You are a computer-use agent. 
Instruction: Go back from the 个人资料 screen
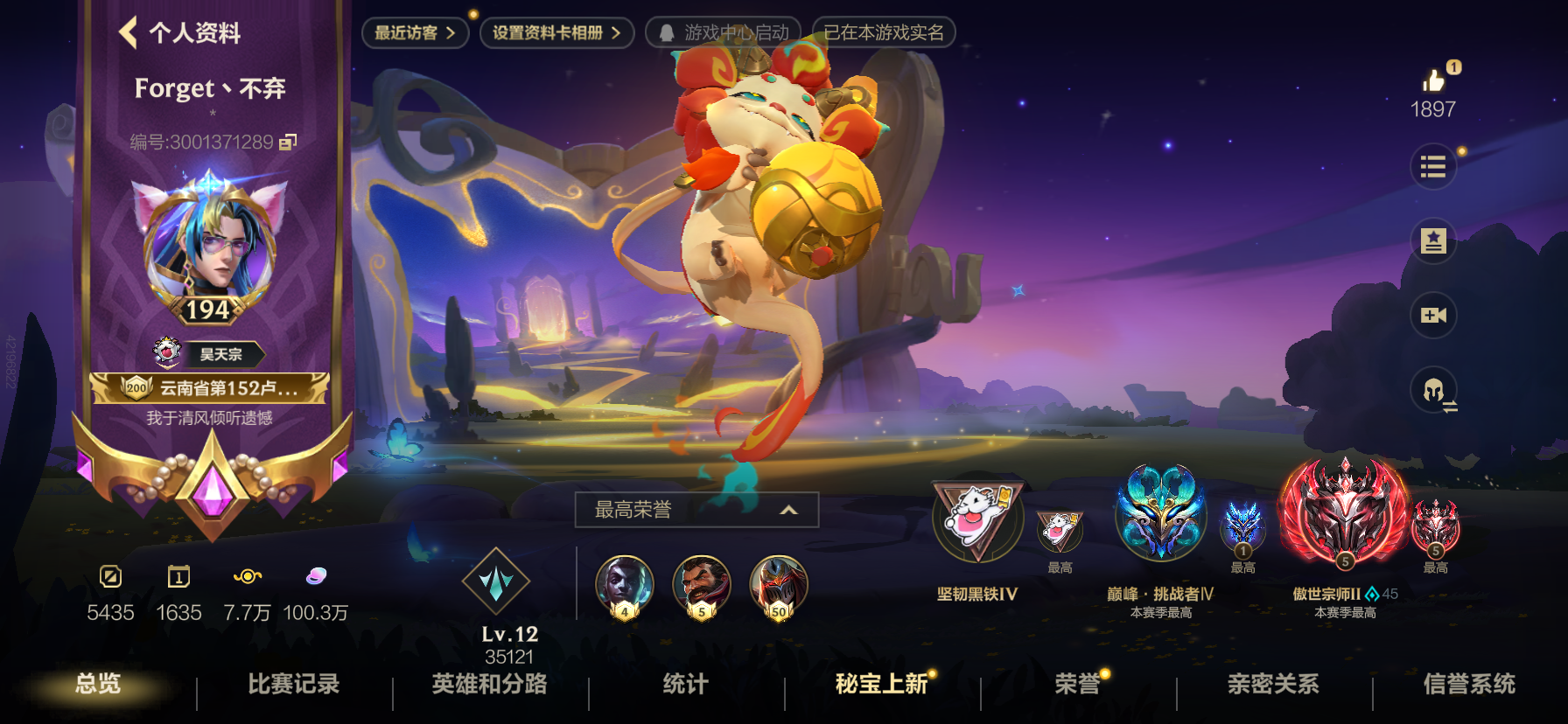click(x=129, y=32)
